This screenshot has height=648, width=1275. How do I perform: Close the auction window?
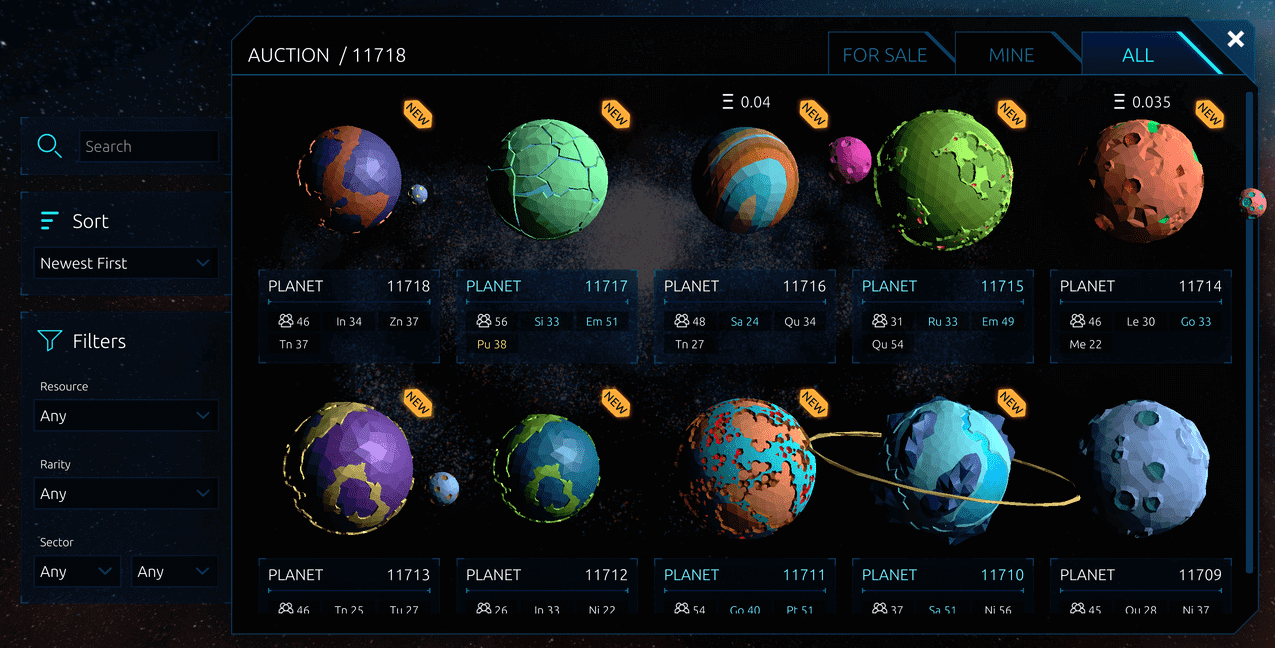click(1236, 39)
